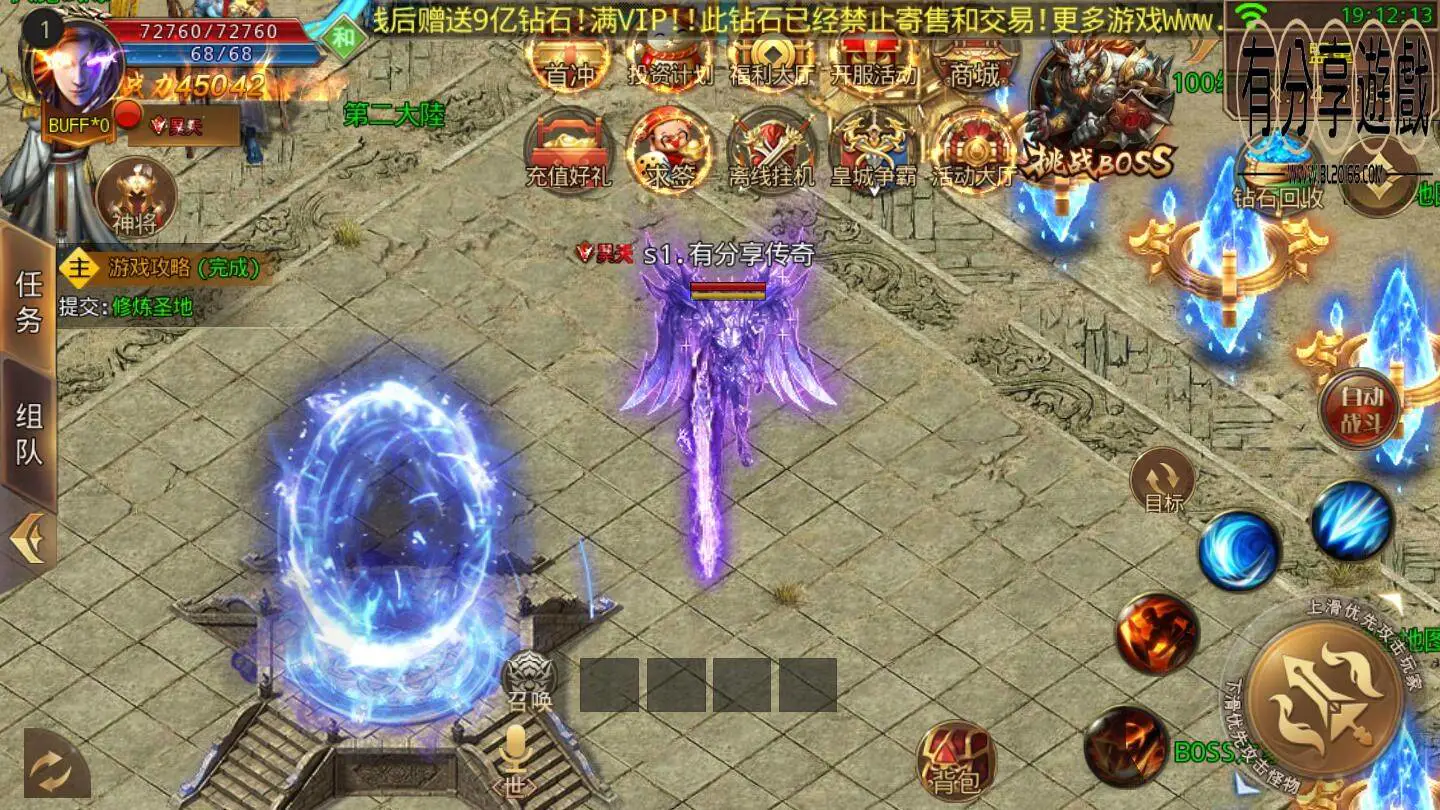Open the 求签 fortune draw icon
Viewport: 1440px width, 810px height.
pos(669,151)
